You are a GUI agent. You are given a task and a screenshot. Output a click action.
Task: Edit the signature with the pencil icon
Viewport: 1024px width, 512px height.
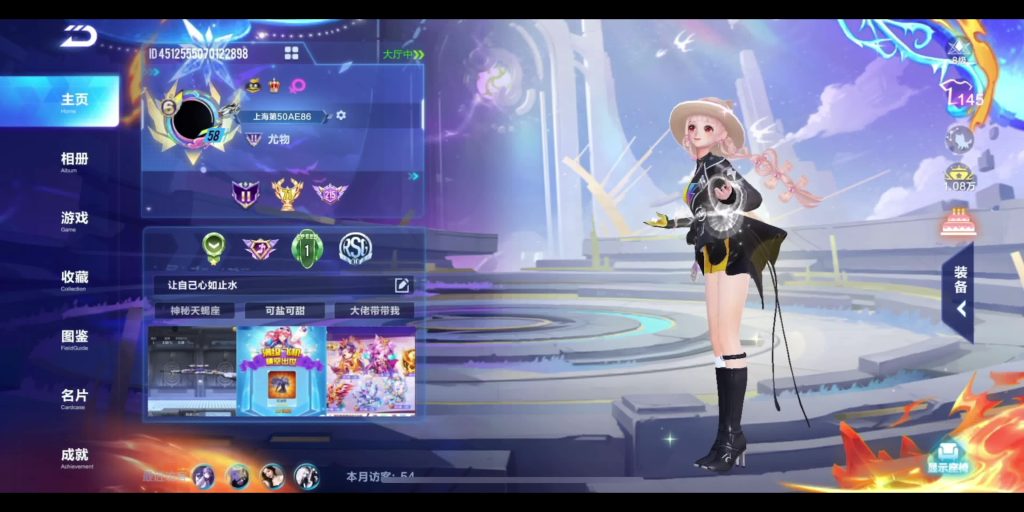point(402,285)
